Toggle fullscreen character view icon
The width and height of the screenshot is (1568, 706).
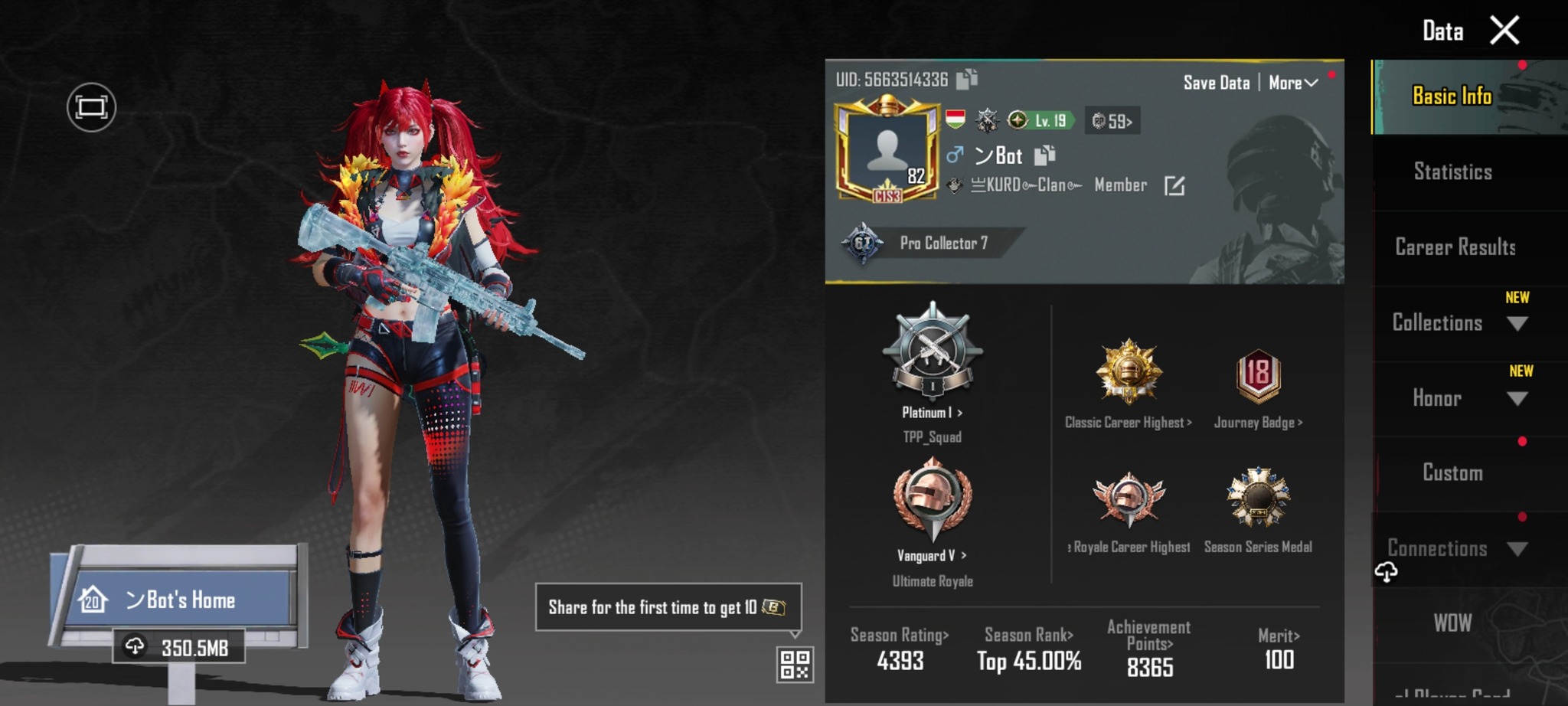point(91,107)
